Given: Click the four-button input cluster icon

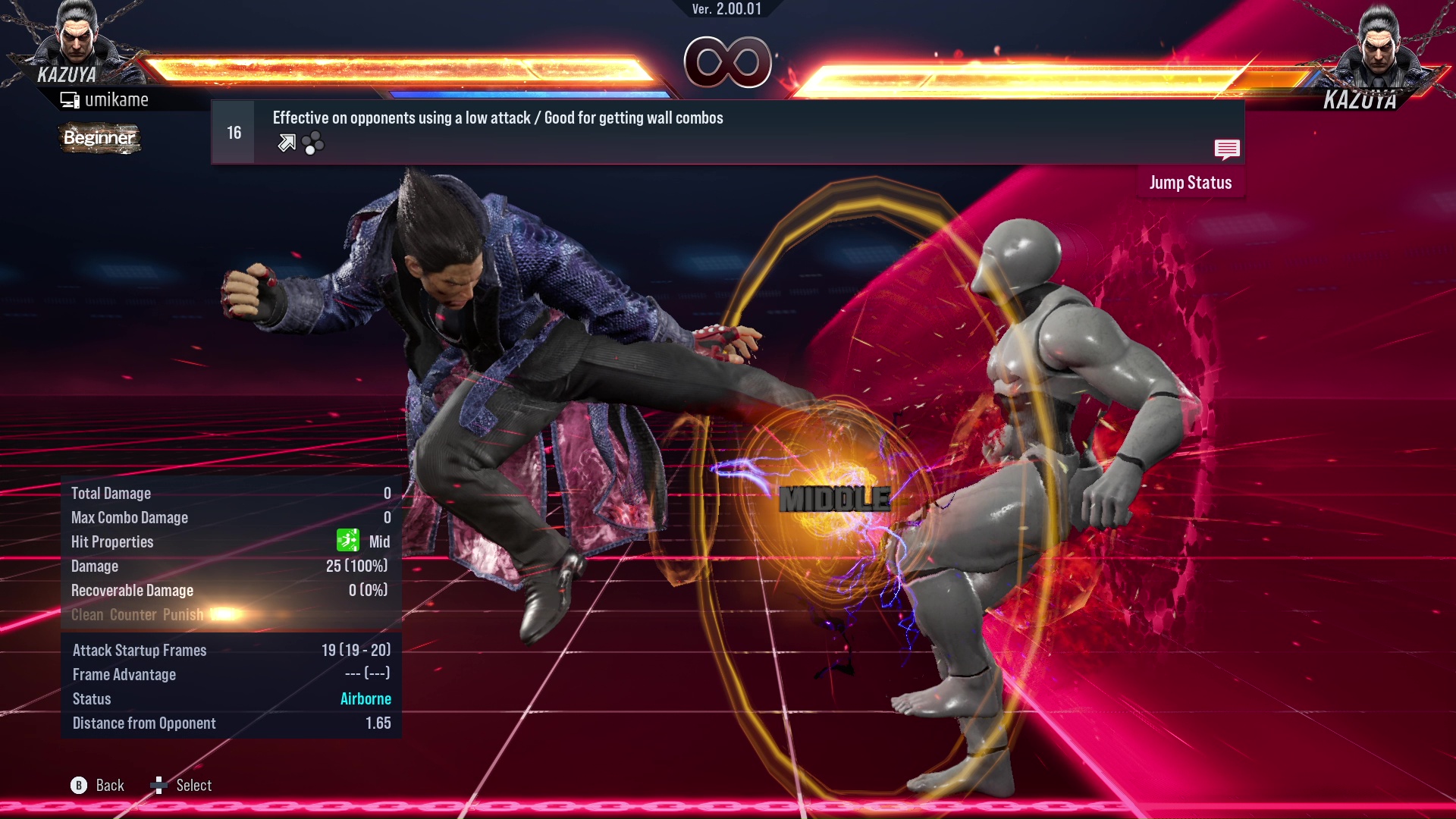Looking at the screenshot, I should click(x=312, y=143).
